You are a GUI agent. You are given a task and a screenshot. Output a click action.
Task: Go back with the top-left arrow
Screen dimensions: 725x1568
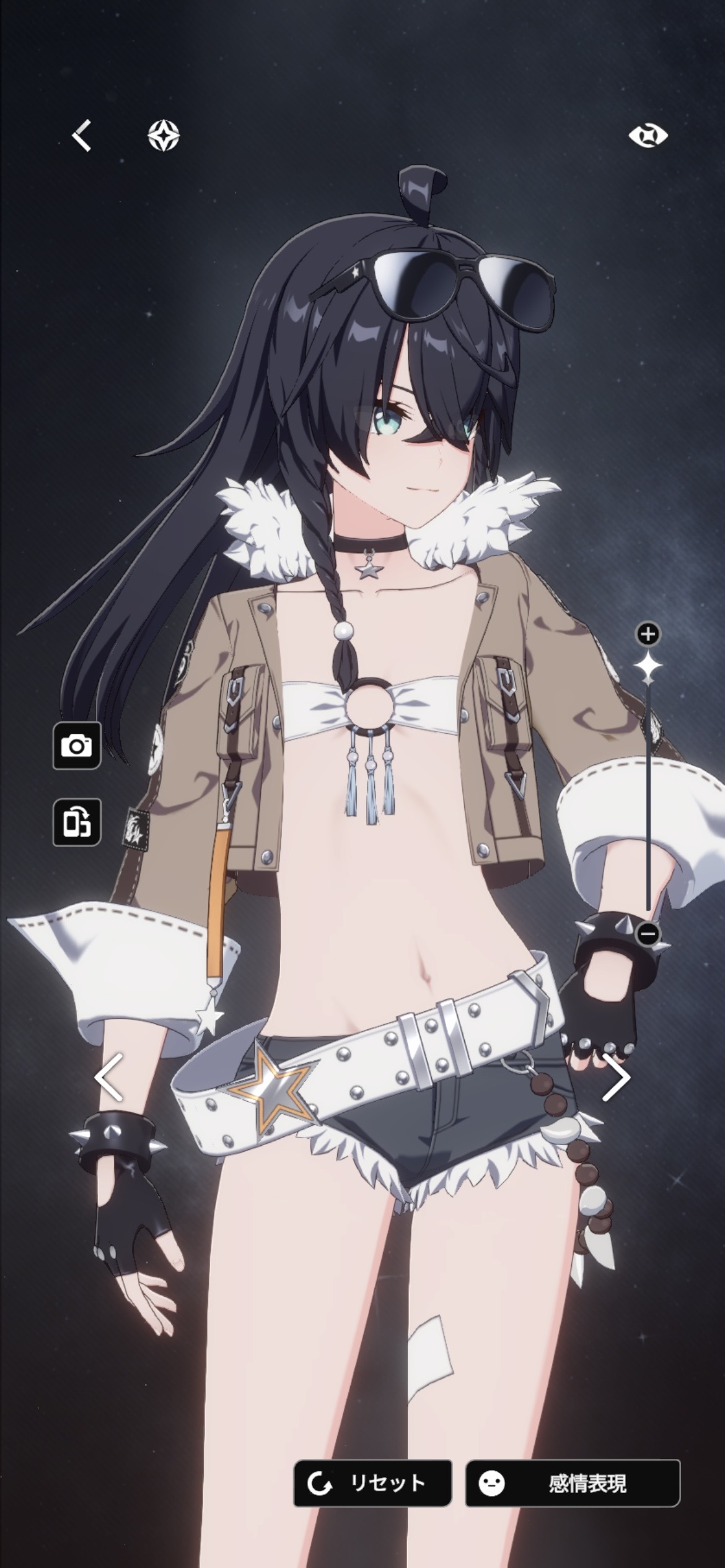pos(82,136)
